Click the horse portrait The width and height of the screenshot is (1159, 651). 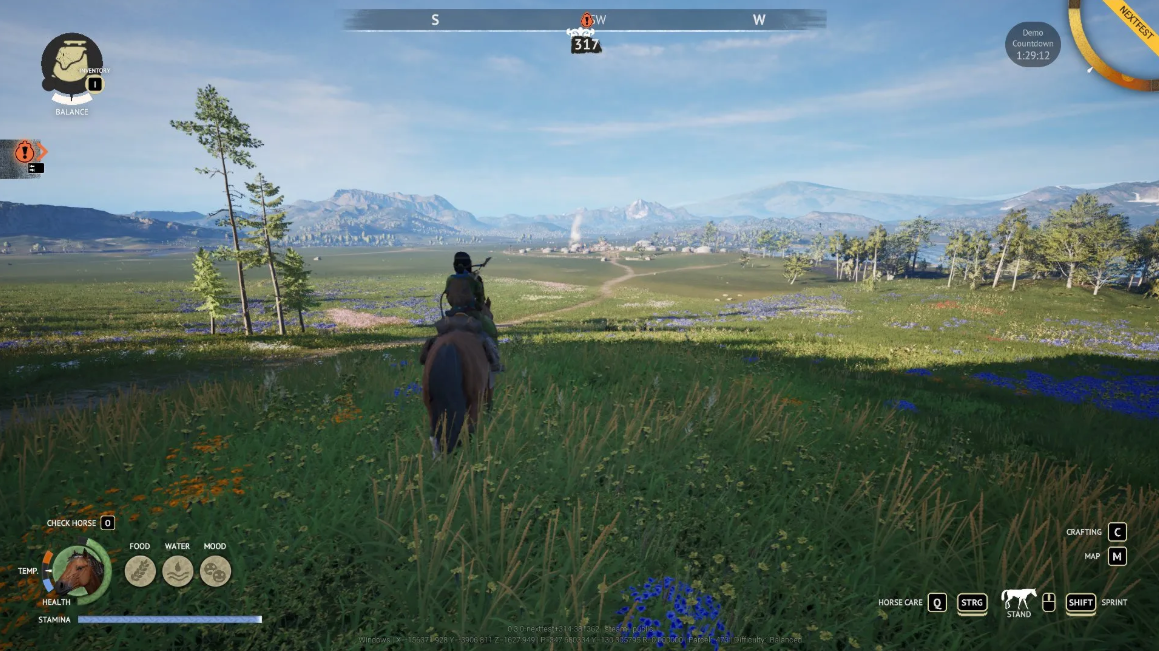pyautogui.click(x=80, y=571)
